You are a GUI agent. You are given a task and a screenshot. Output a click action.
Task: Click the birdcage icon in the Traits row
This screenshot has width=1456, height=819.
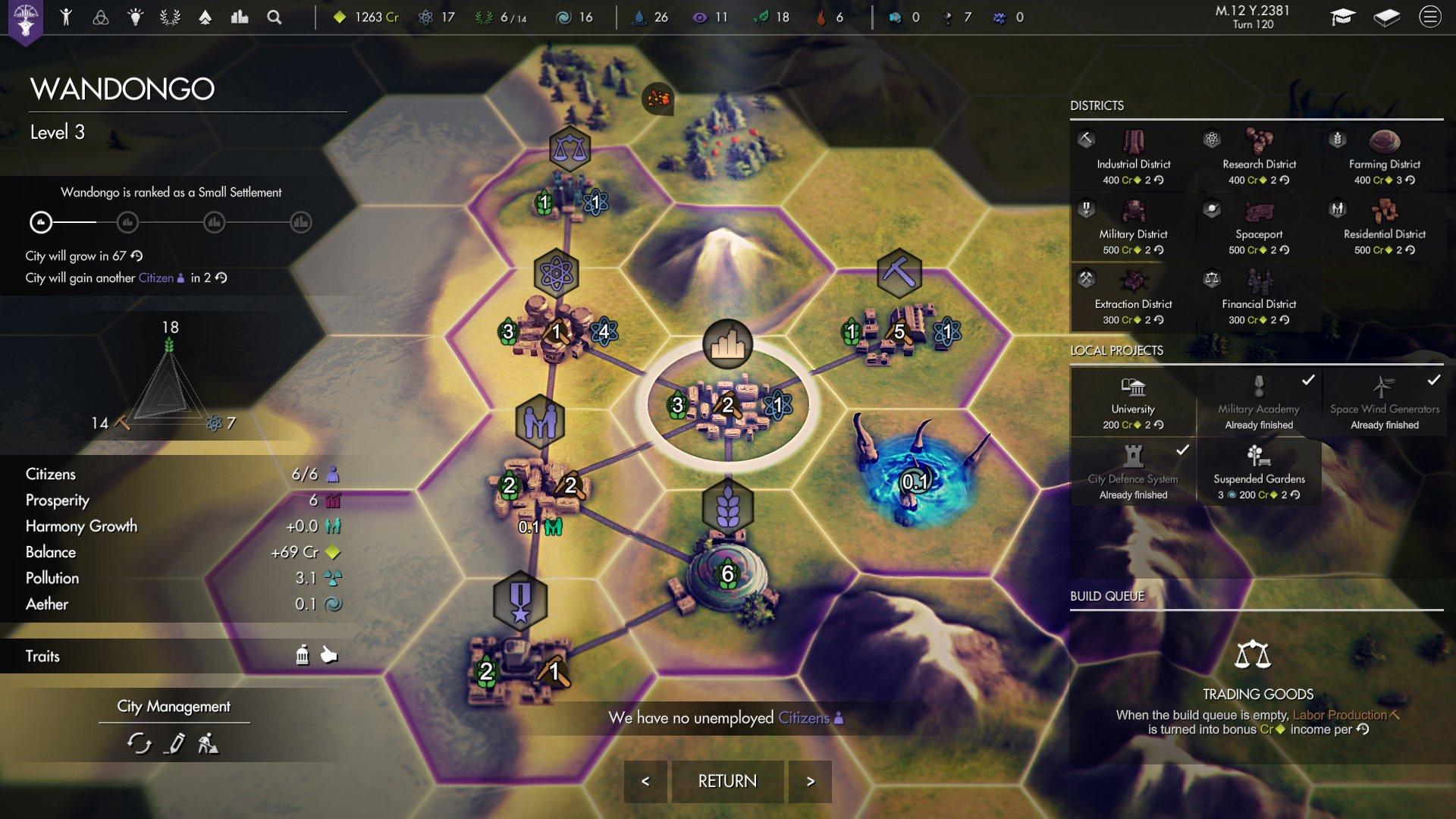coord(303,656)
